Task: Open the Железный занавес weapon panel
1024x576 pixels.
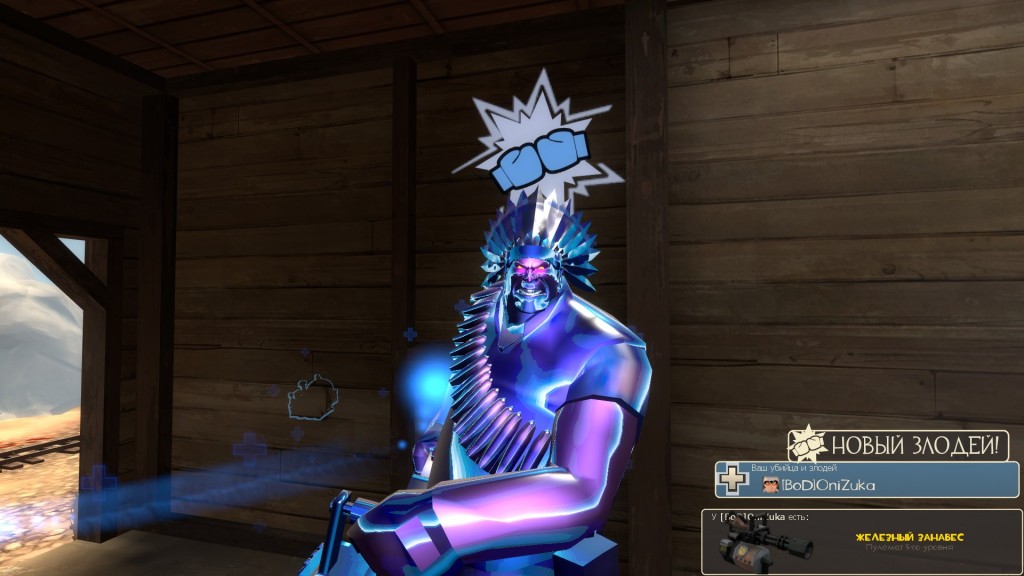Action: click(x=861, y=541)
